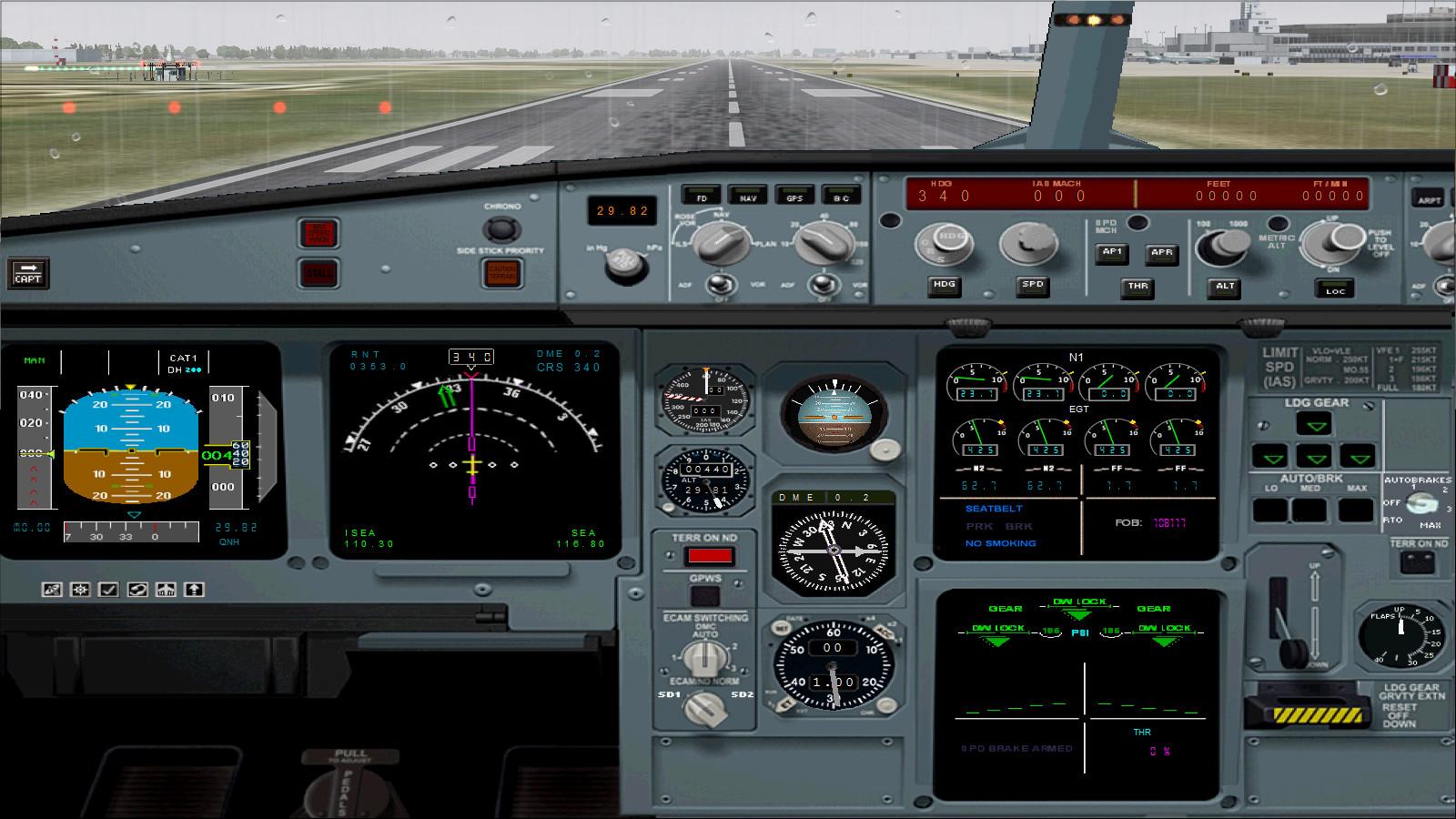The image size is (1456, 819).
Task: Select the aircraft overhead panel icon
Action: 165,590
